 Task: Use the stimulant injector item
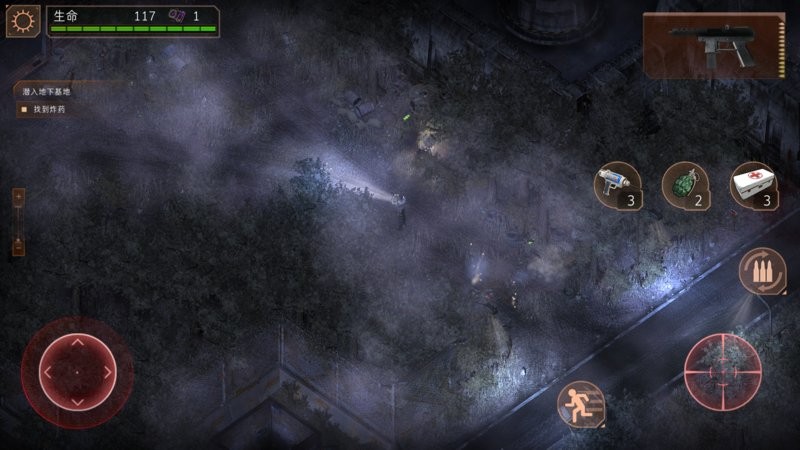617,185
